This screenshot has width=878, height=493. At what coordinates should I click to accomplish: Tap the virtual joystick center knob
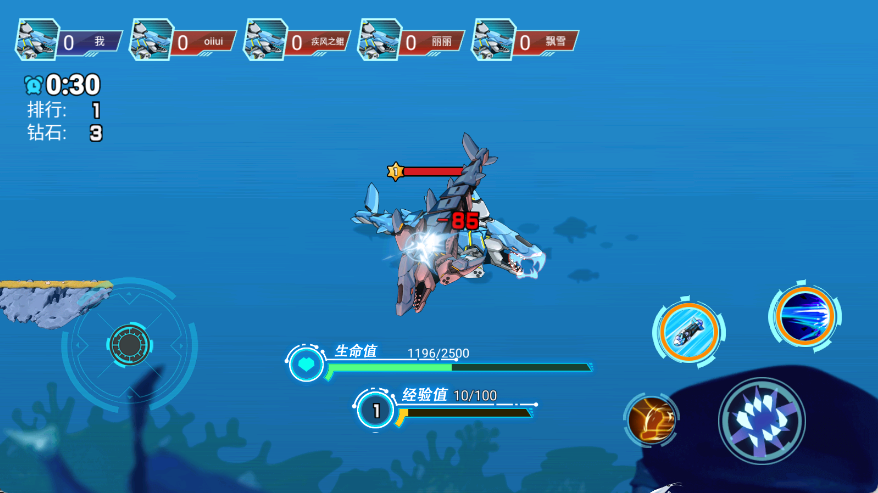click(x=129, y=344)
